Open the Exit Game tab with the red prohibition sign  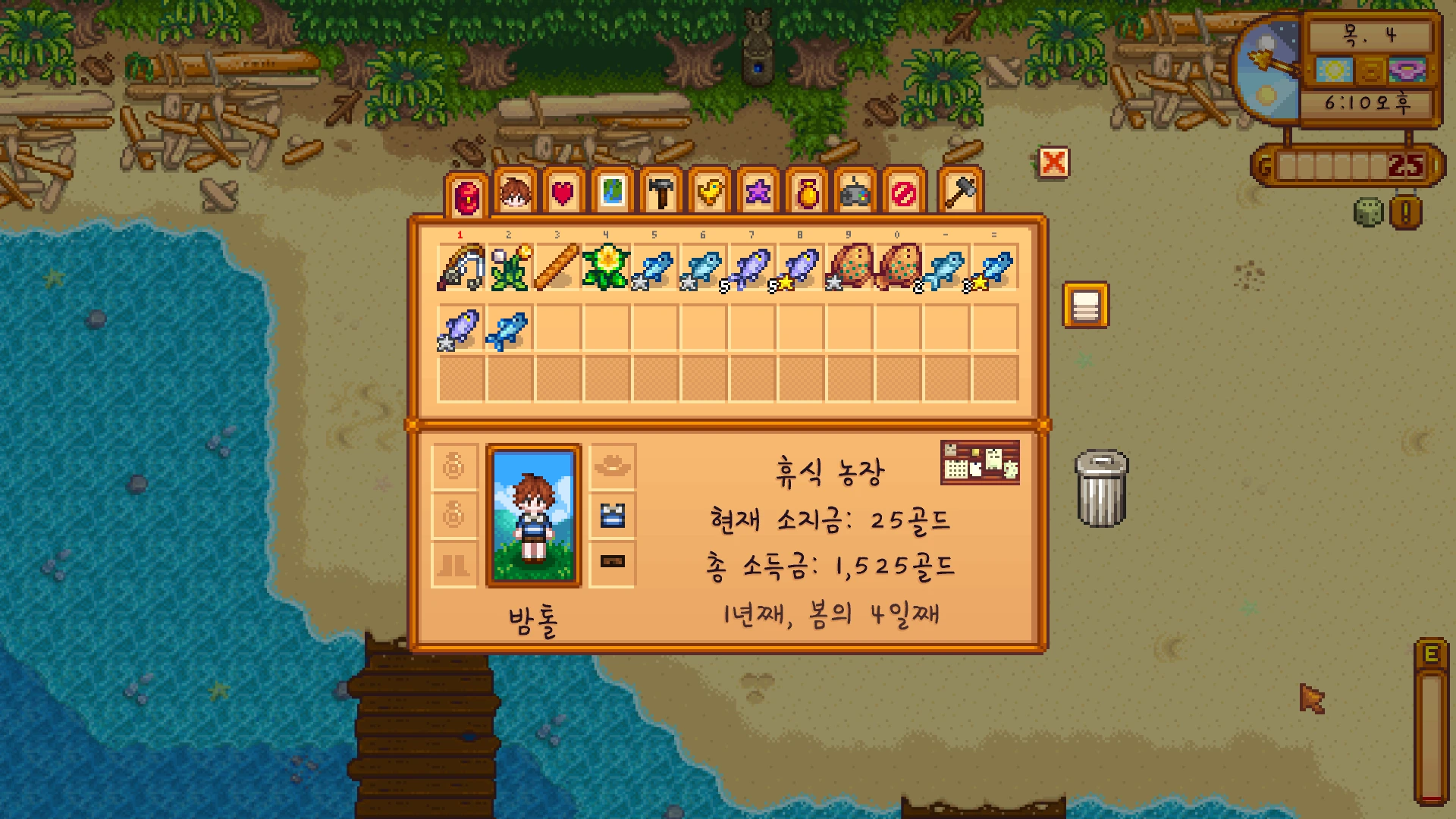coord(904,193)
